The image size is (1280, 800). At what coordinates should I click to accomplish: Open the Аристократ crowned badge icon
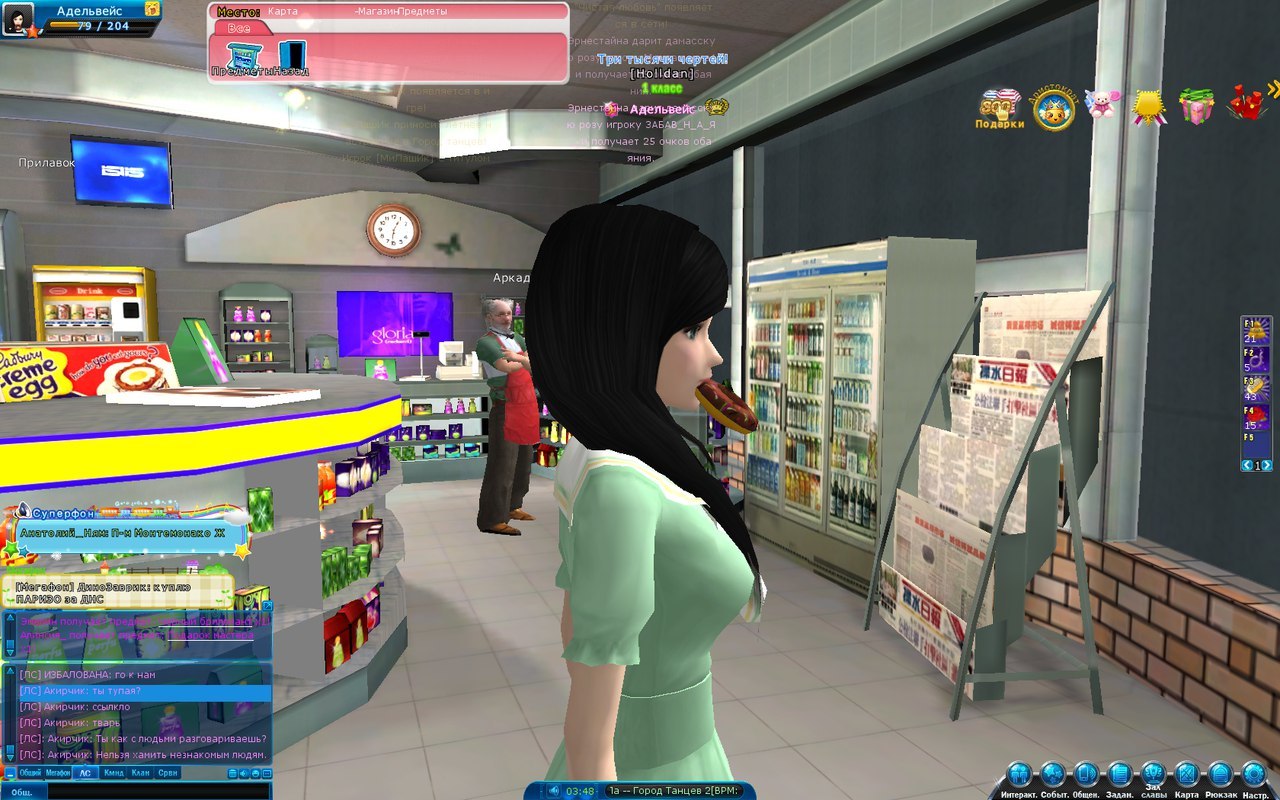pos(1054,108)
